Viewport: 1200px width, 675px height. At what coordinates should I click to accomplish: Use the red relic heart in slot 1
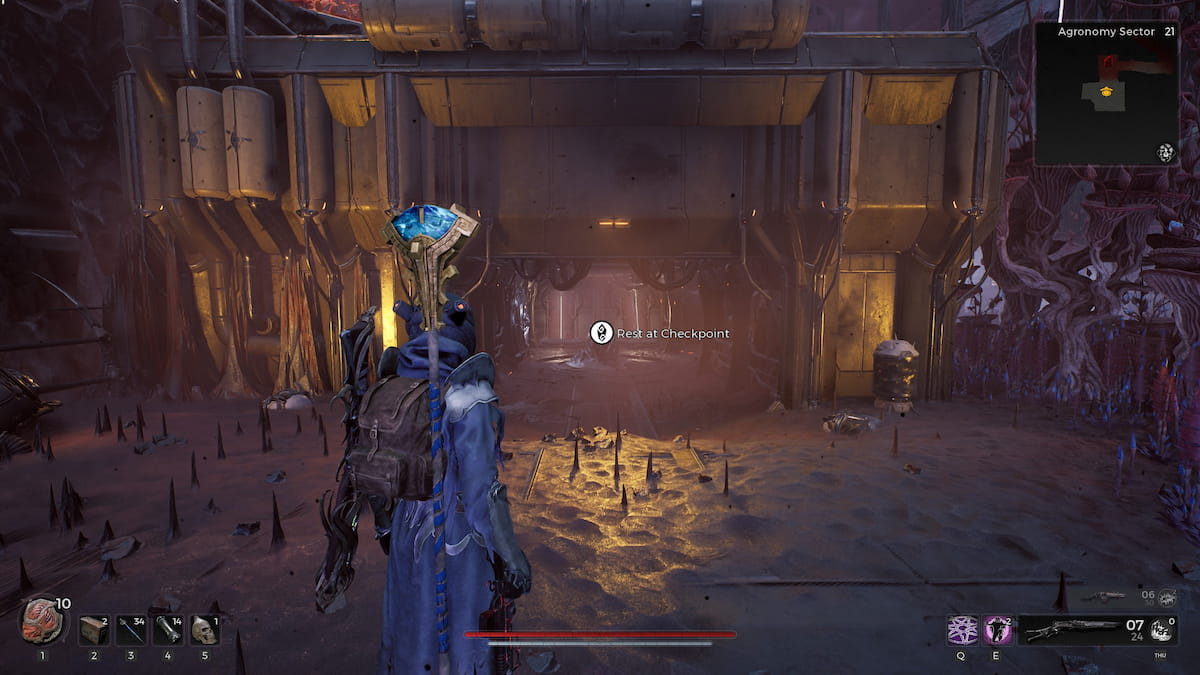click(x=42, y=622)
